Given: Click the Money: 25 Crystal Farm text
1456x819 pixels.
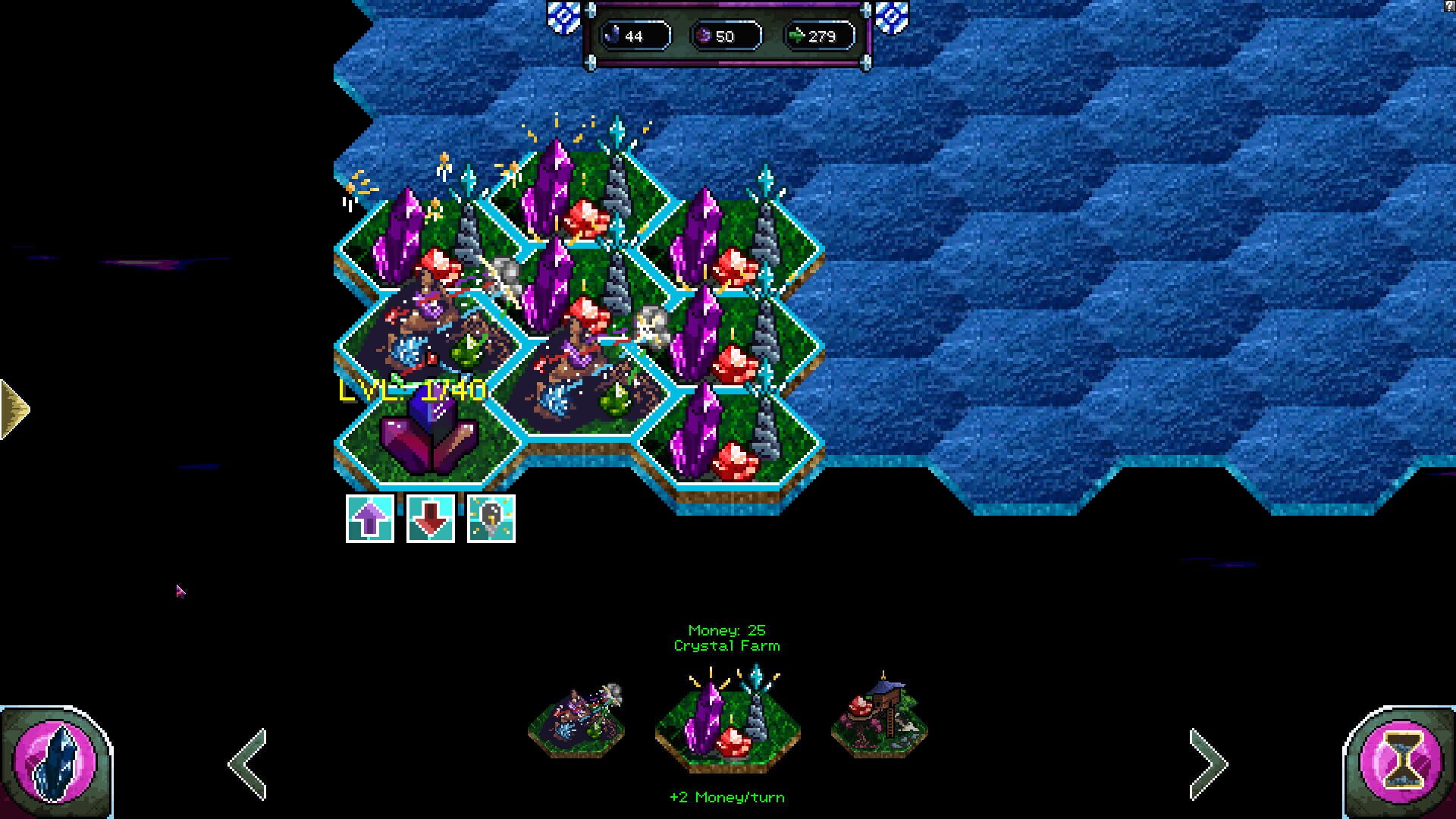Looking at the screenshot, I should tap(728, 637).
